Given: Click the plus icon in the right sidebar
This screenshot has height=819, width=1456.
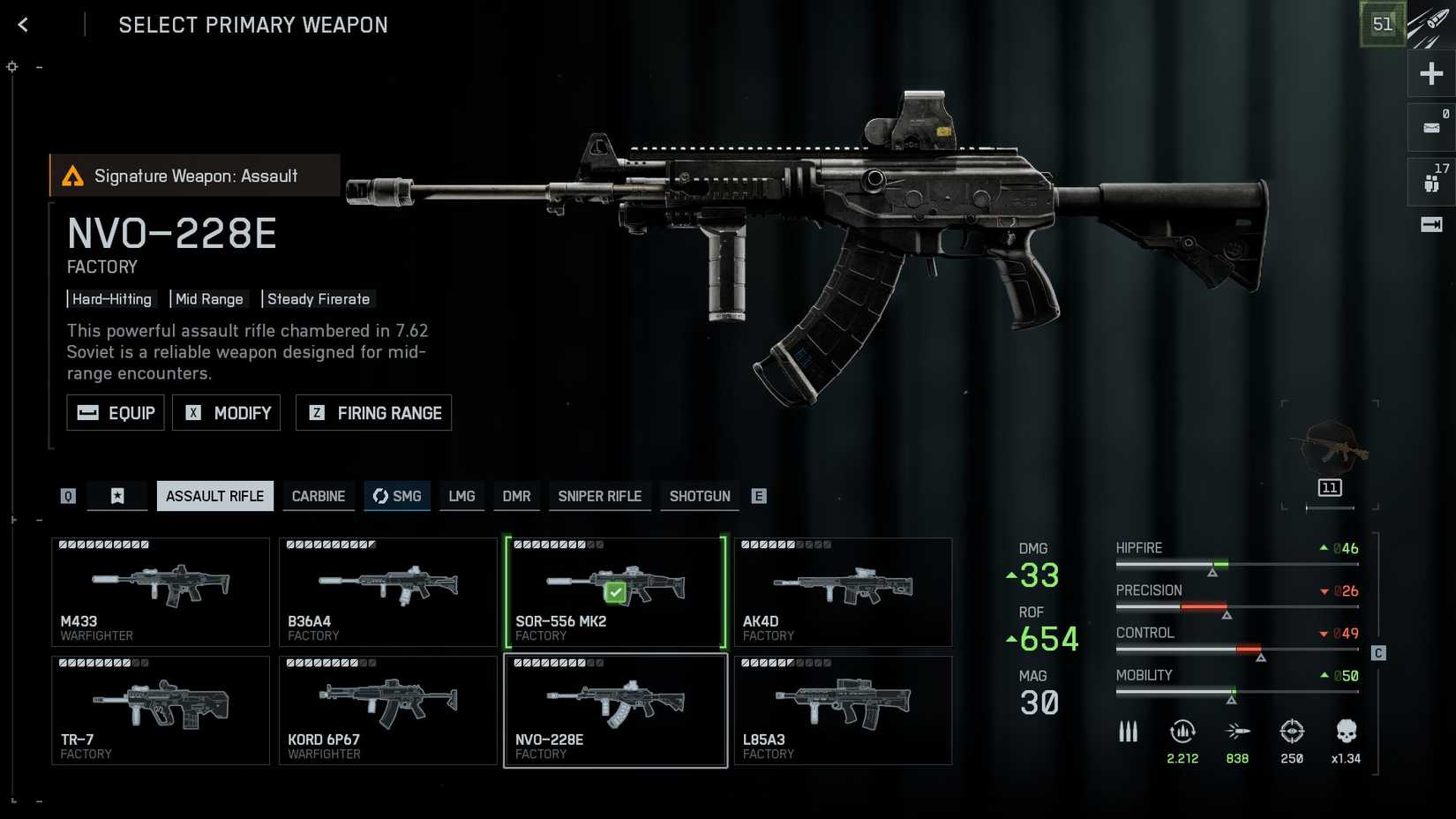Looking at the screenshot, I should coord(1431,73).
